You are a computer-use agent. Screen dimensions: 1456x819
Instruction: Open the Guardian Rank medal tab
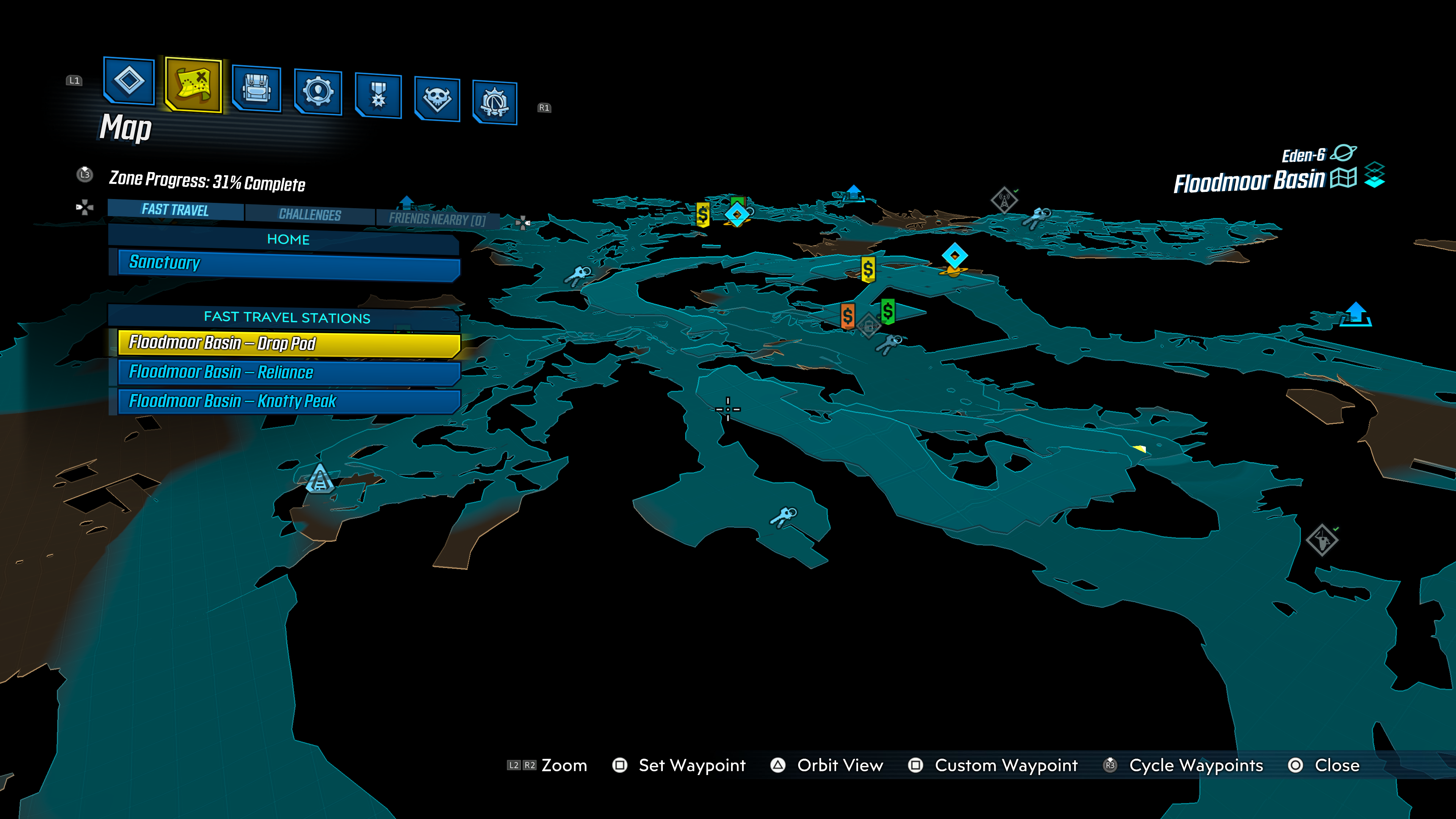378,96
